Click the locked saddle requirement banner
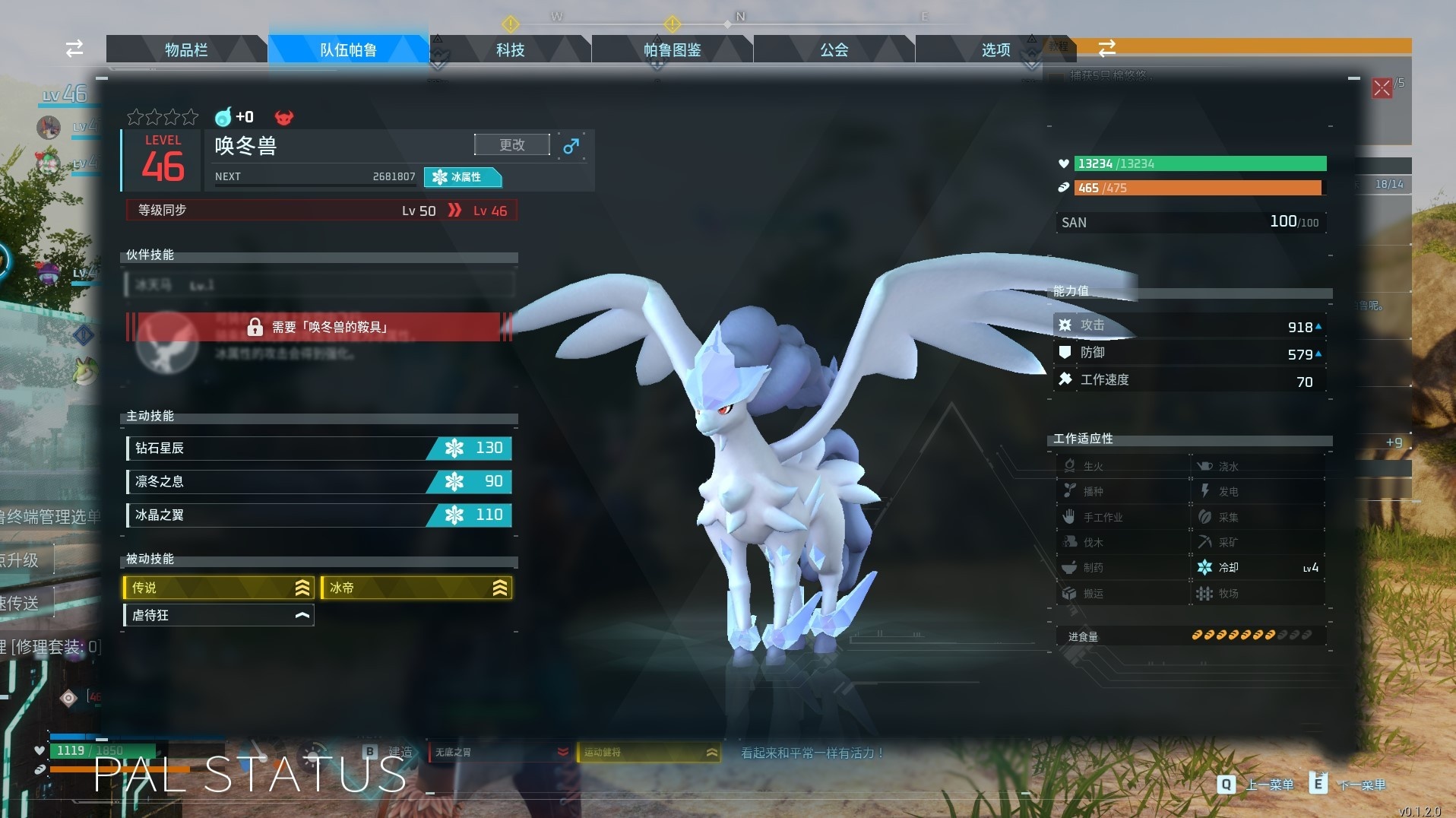The image size is (1456, 818). (319, 327)
